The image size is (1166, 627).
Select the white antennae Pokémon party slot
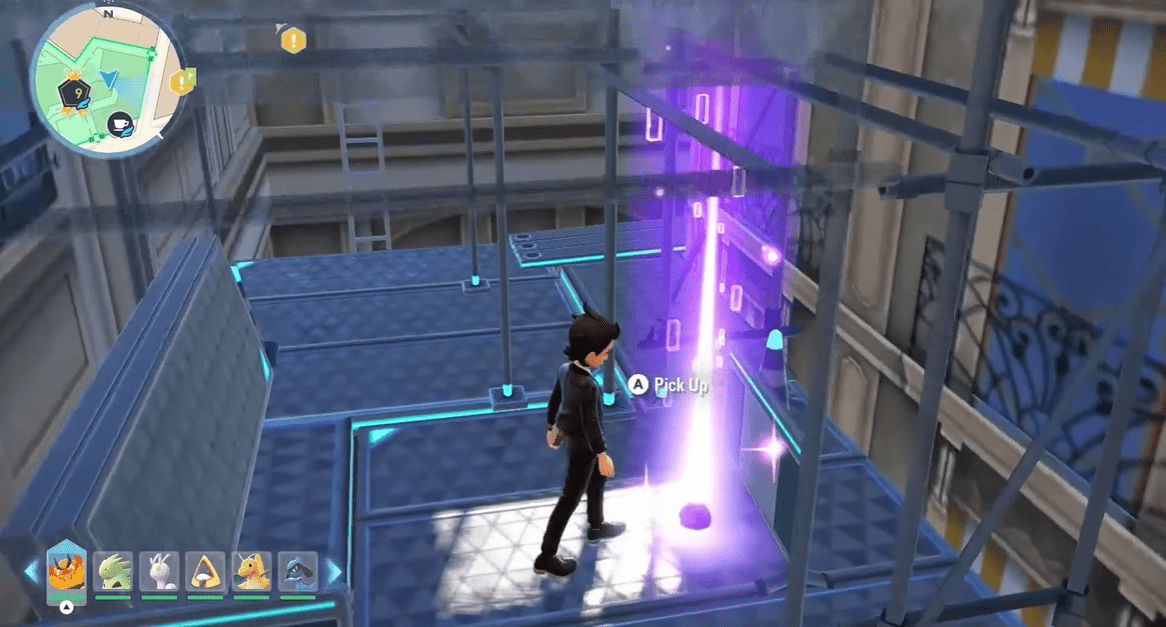[x=159, y=571]
